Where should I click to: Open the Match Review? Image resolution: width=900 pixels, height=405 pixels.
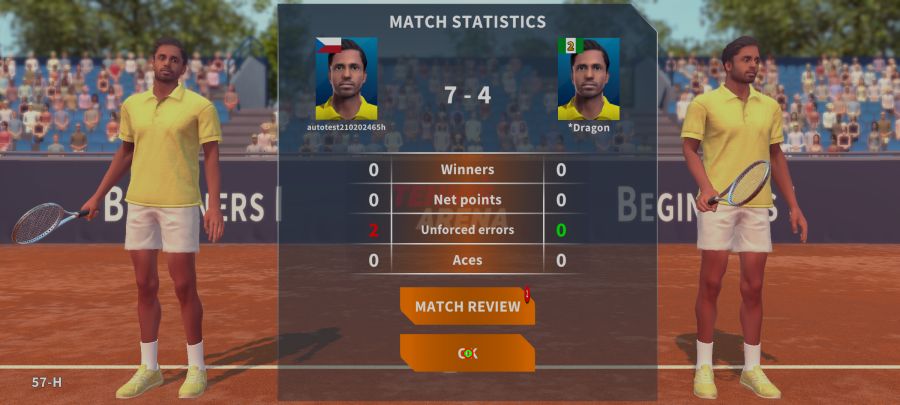pyautogui.click(x=467, y=306)
